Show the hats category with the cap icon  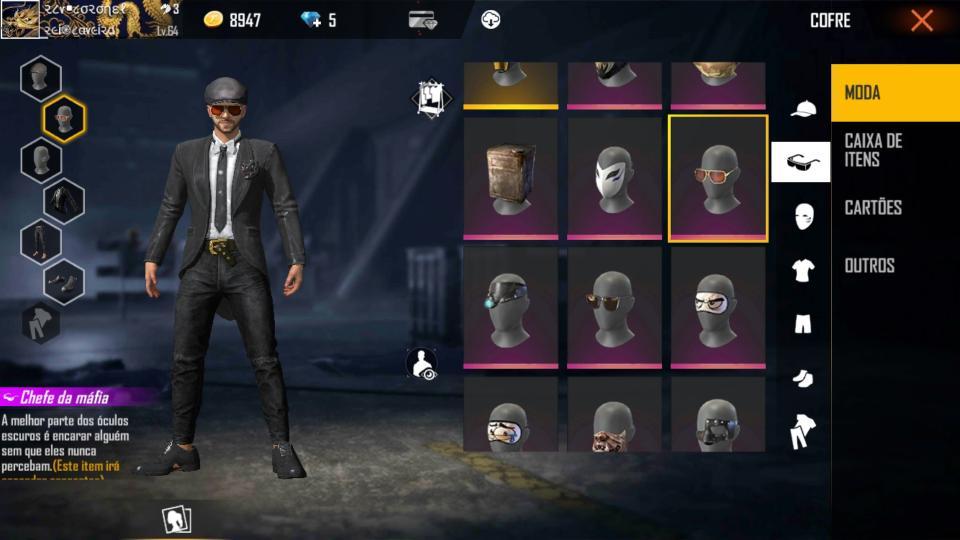(x=803, y=109)
